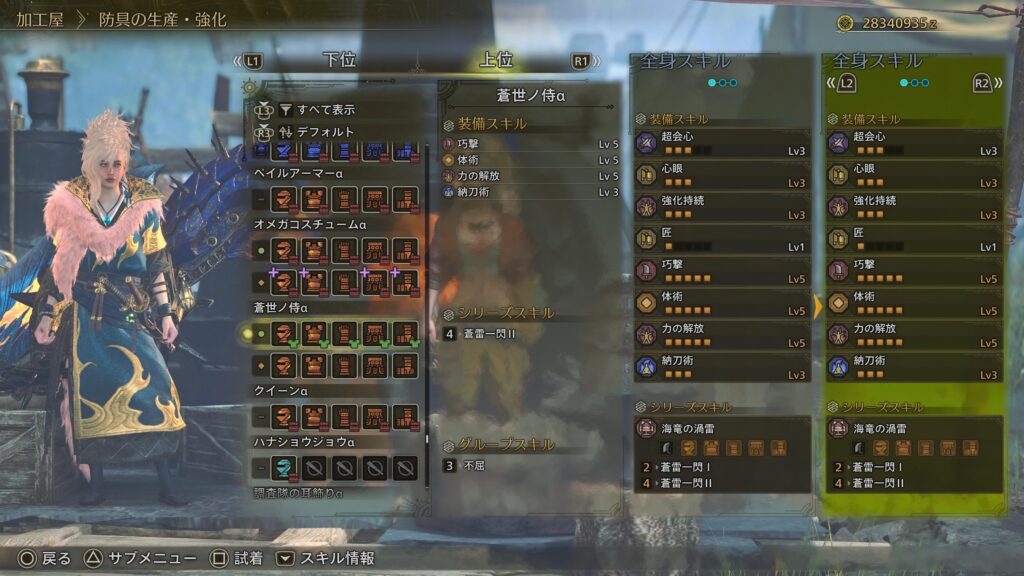Screen dimensions: 1024x576
Task: Open the すべて表示 display filter
Action: click(x=326, y=109)
